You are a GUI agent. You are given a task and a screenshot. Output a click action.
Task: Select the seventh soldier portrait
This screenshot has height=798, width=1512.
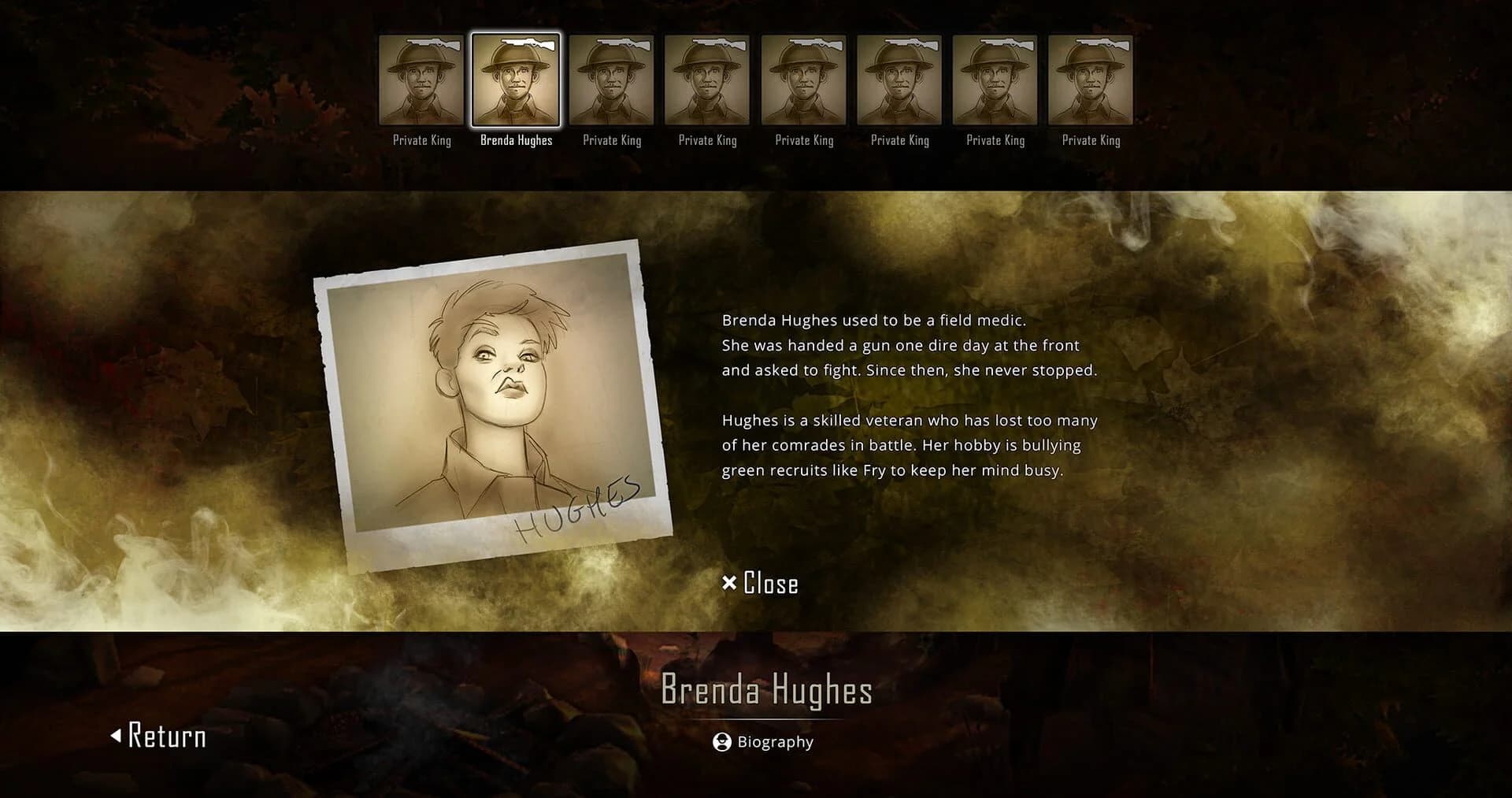pos(995,79)
